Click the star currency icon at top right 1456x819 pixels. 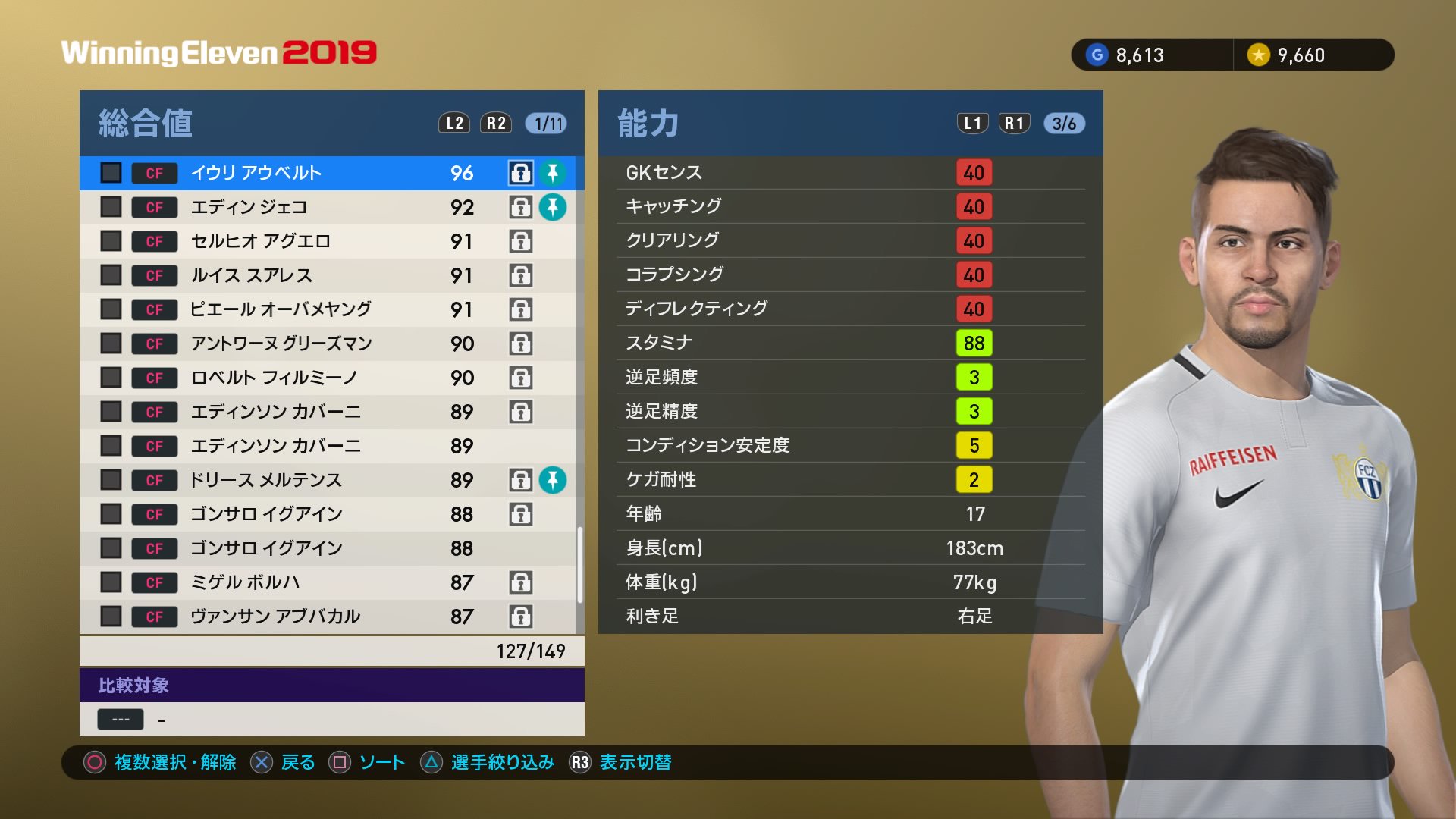point(1258,55)
